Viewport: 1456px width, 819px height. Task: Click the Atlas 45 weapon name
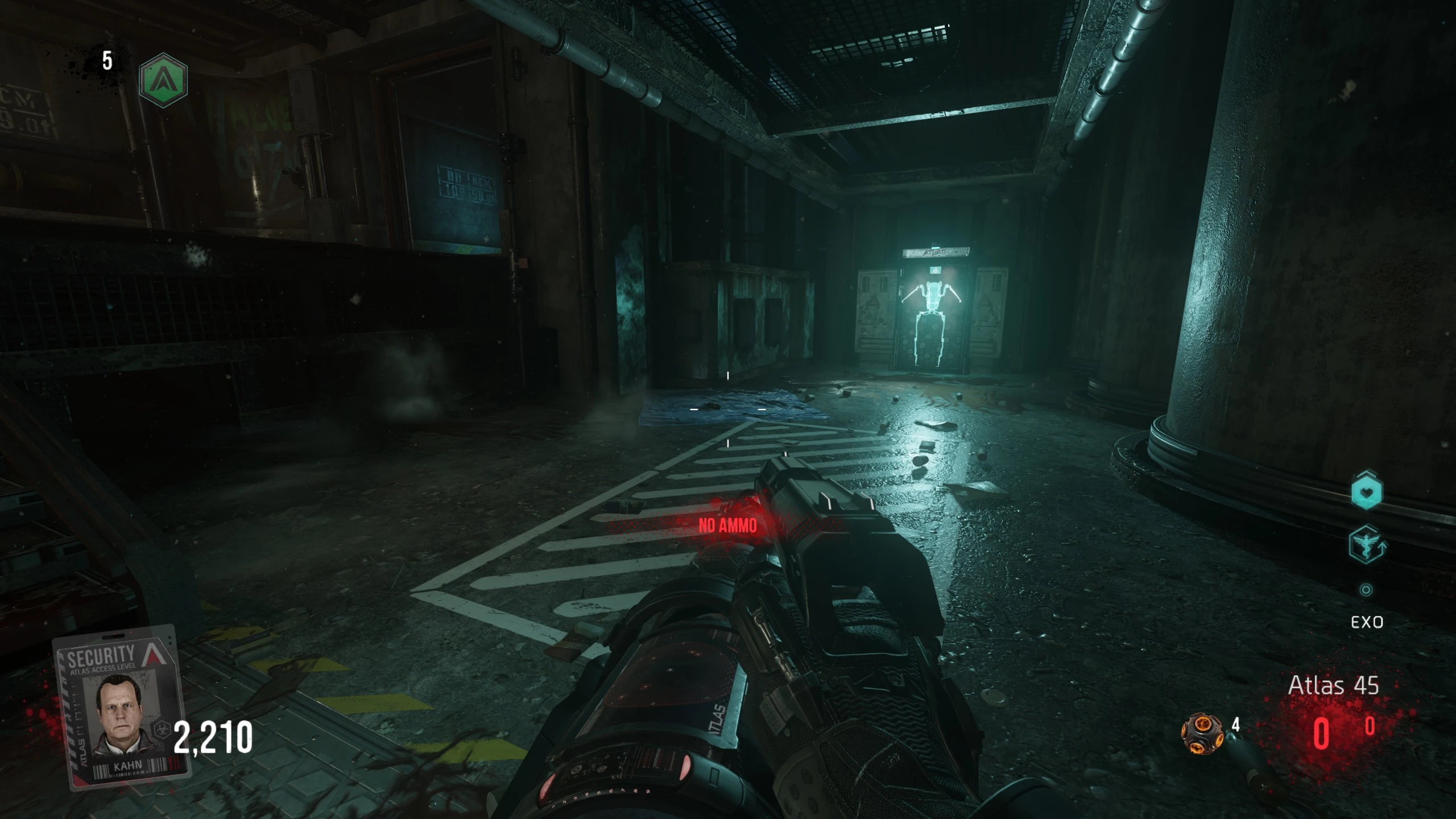(1333, 685)
